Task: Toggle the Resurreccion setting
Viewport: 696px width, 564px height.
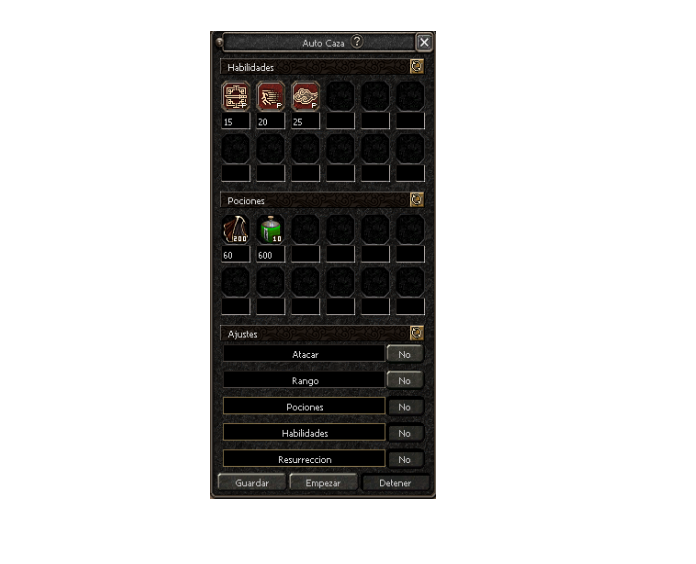Action: (x=404, y=459)
